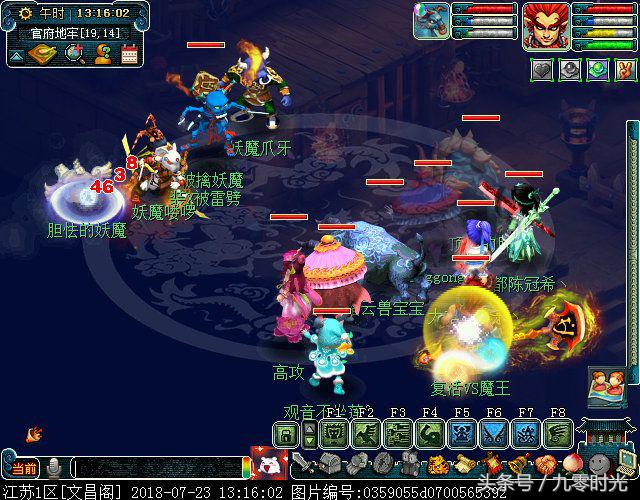The width and height of the screenshot is (640, 500).
Task: Open the helper icon with question mark
Action: coord(102,54)
